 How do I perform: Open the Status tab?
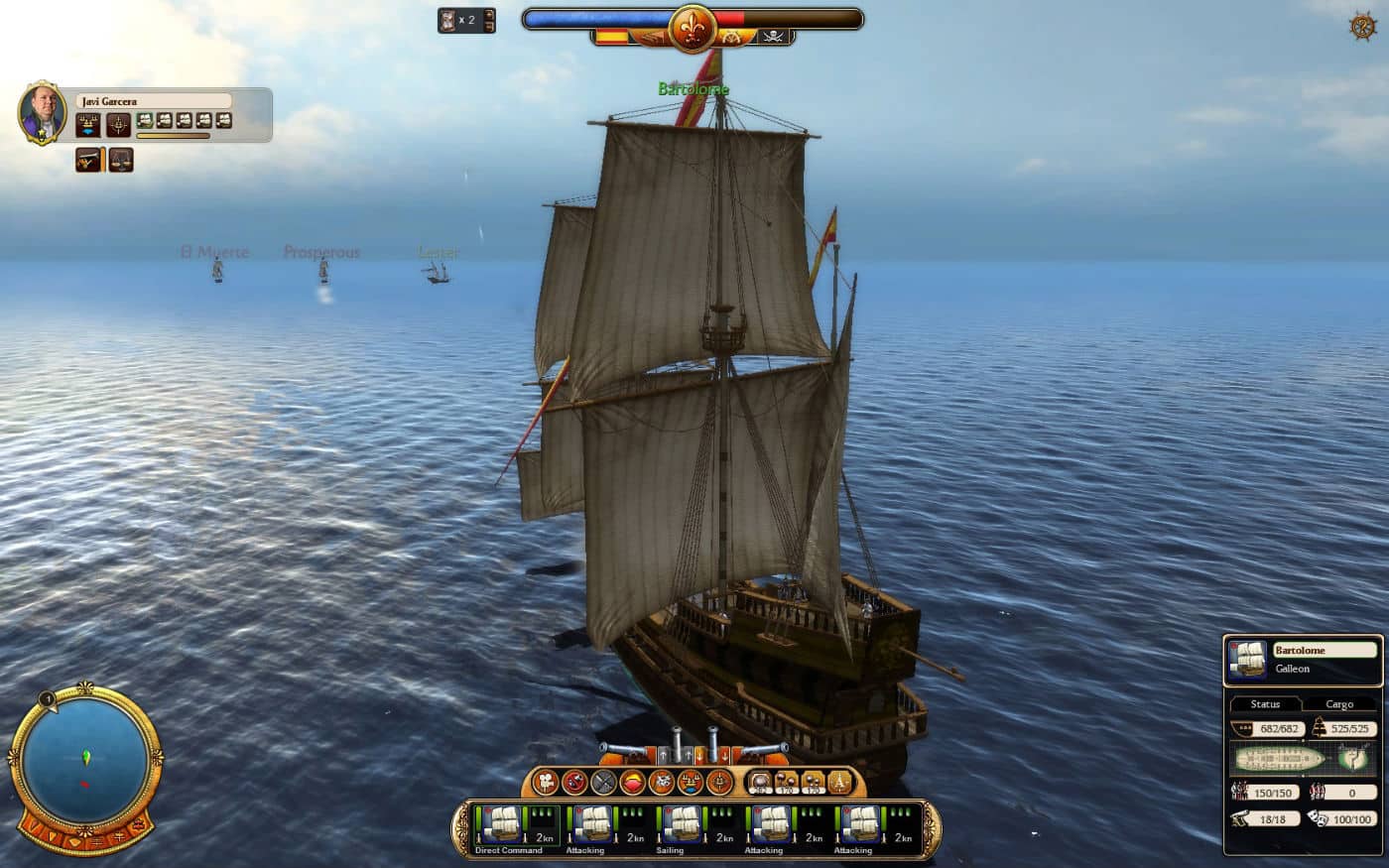pos(1265,704)
